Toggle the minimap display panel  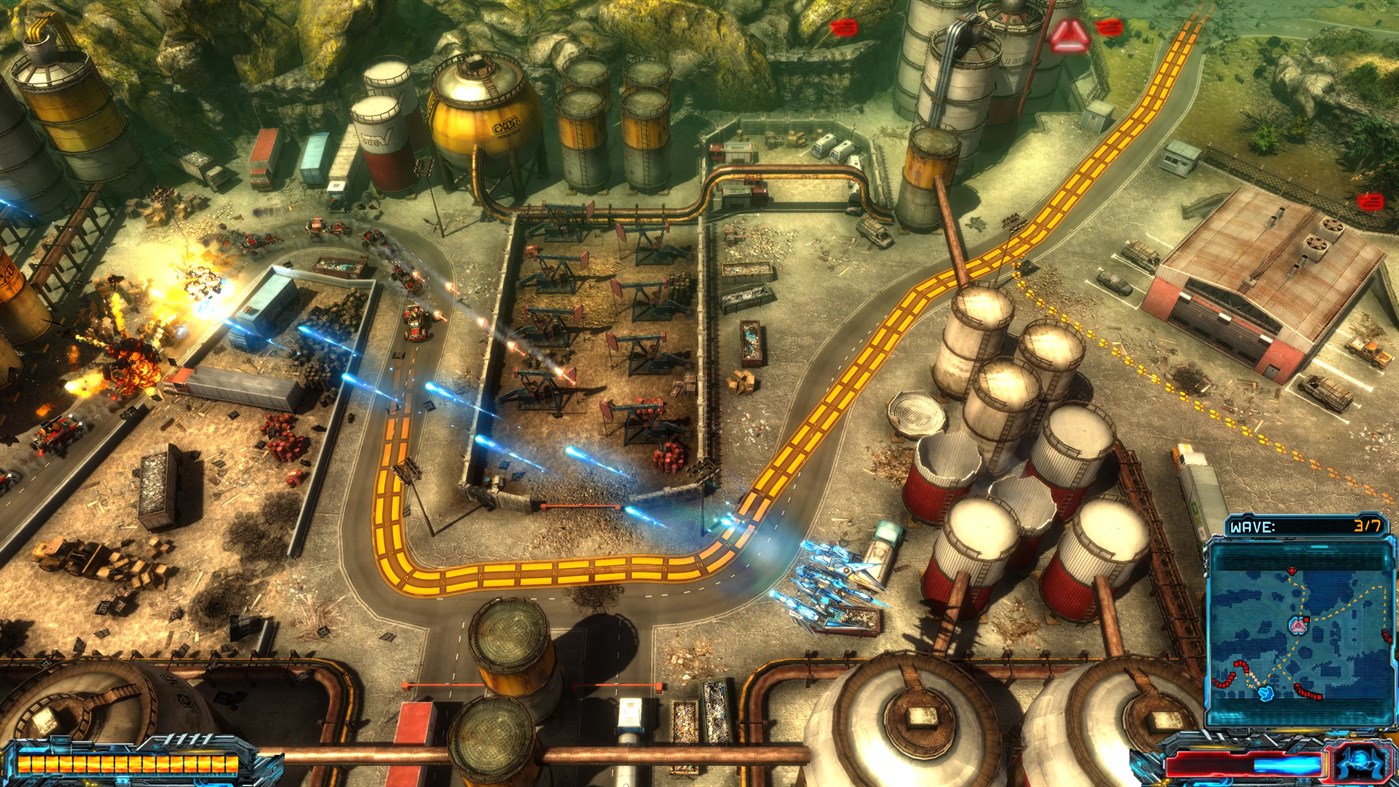(1300, 630)
